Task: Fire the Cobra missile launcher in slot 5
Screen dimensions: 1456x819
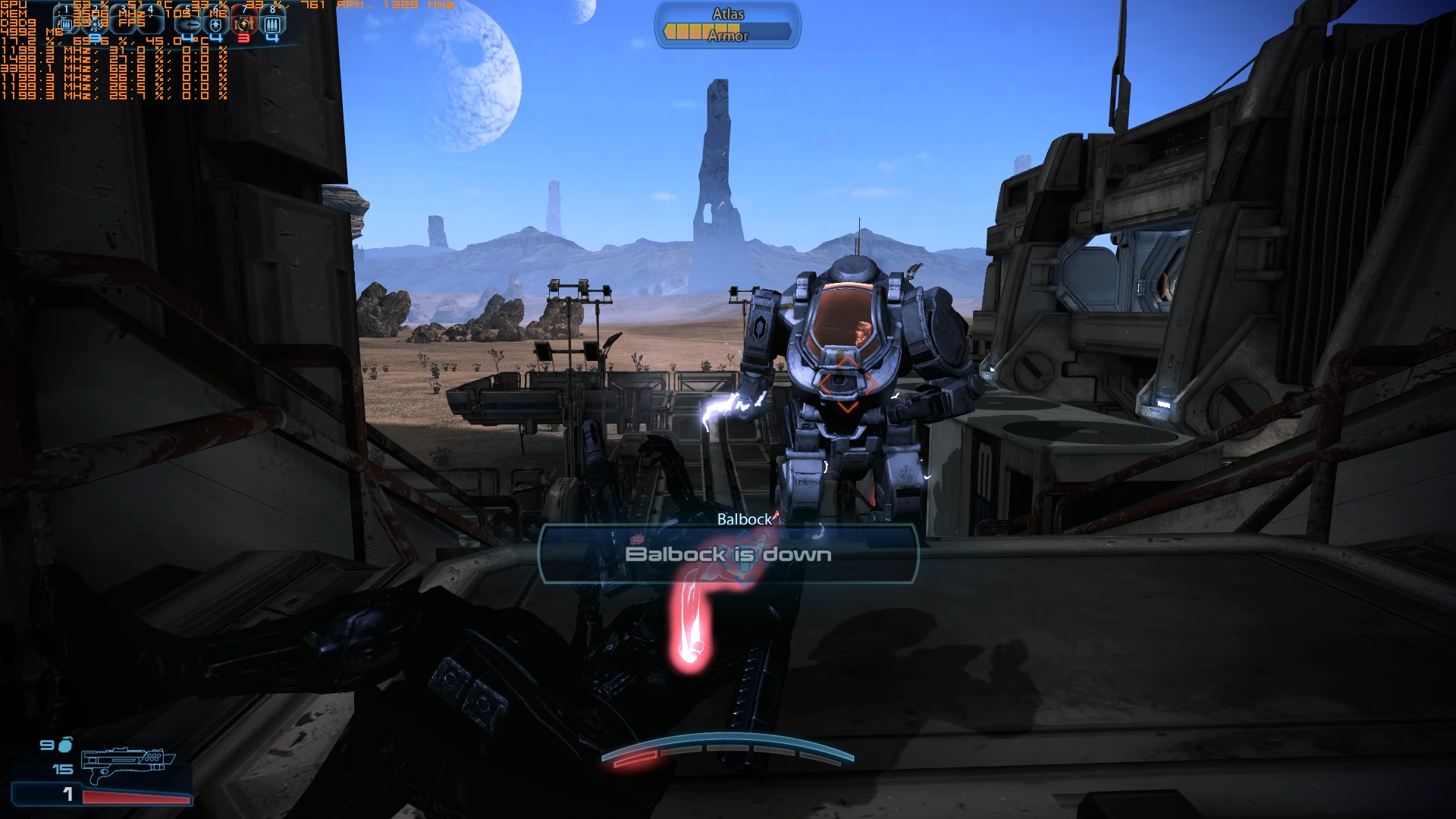Action: [x=188, y=24]
